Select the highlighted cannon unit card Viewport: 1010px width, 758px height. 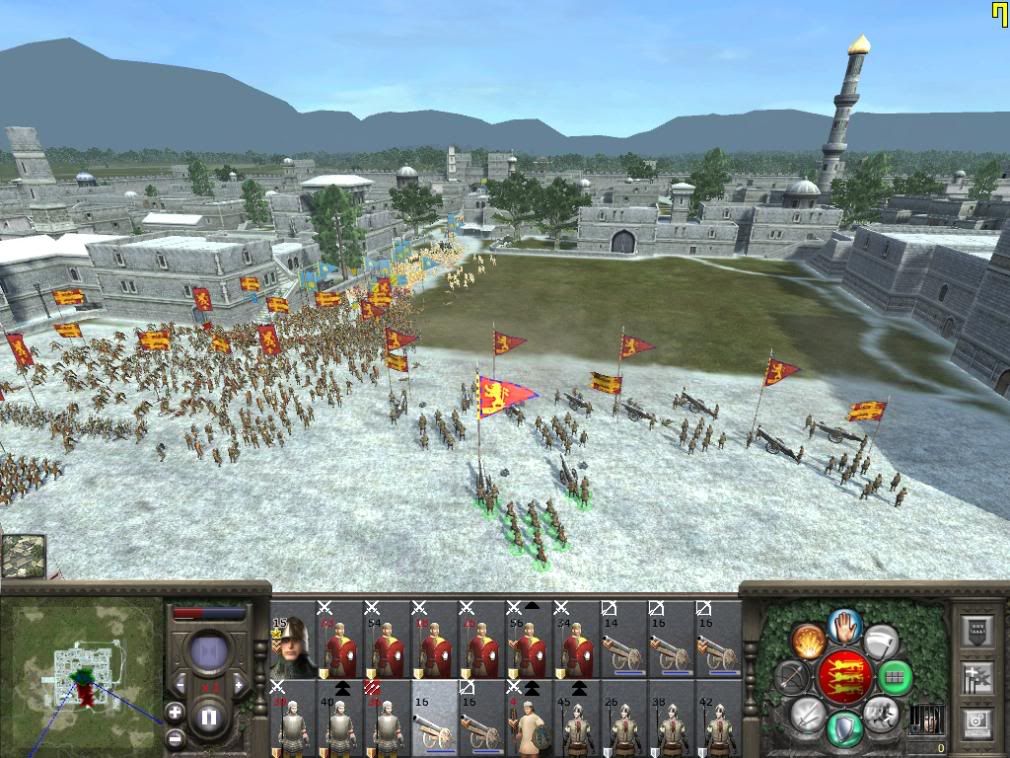[435, 719]
